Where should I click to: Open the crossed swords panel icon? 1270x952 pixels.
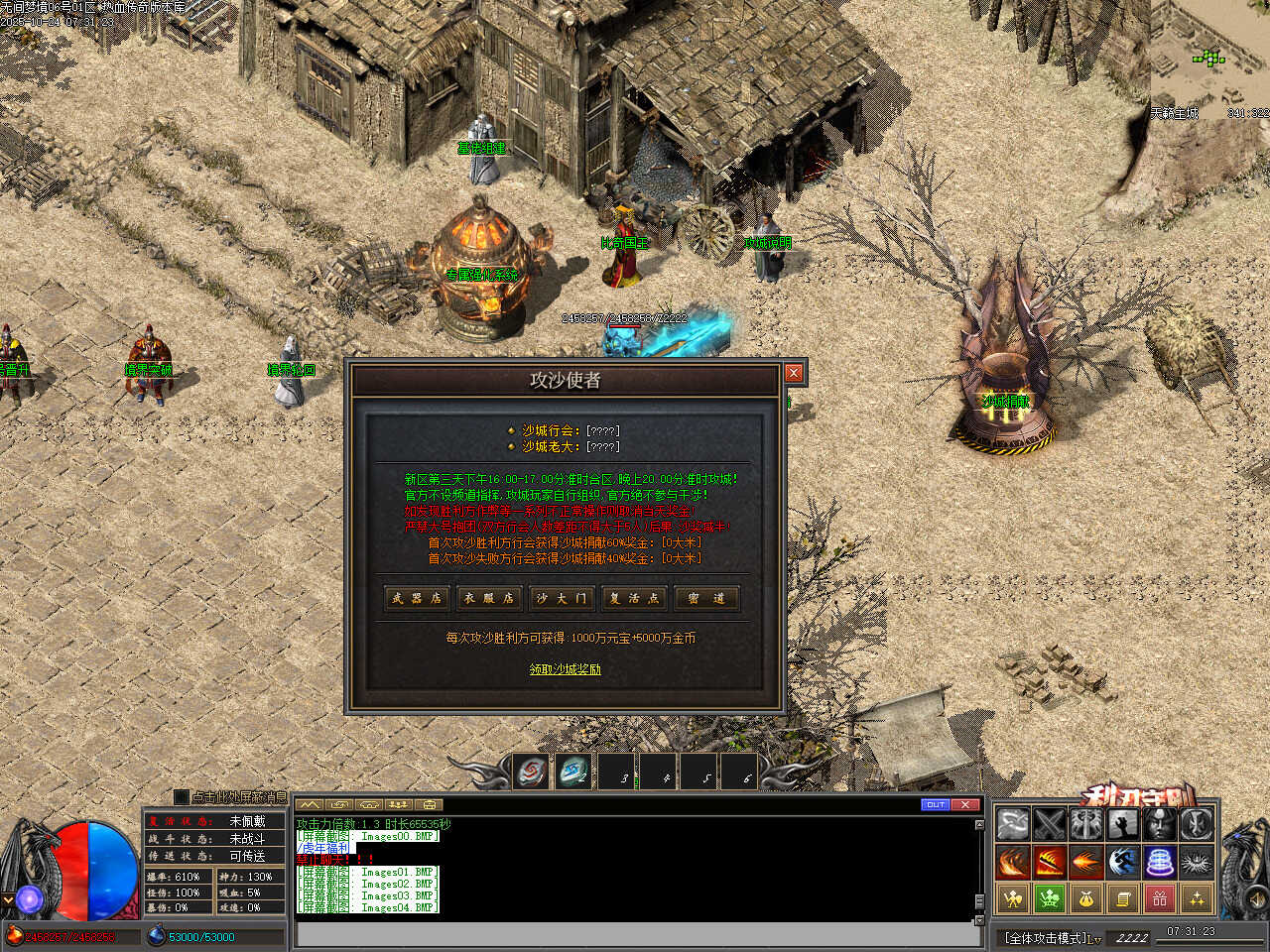click(1049, 824)
